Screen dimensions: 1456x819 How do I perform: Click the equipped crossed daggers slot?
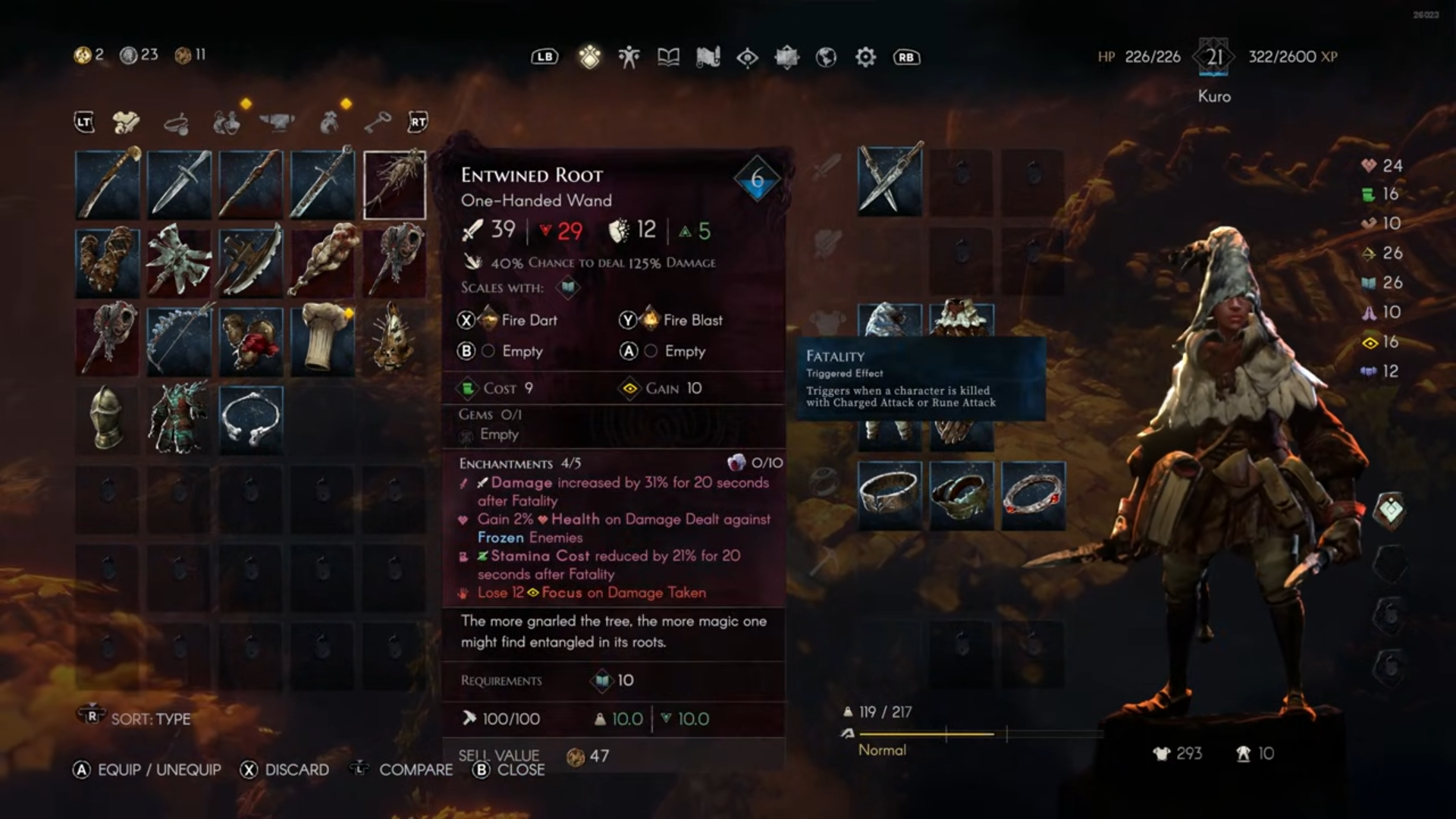[x=890, y=183]
